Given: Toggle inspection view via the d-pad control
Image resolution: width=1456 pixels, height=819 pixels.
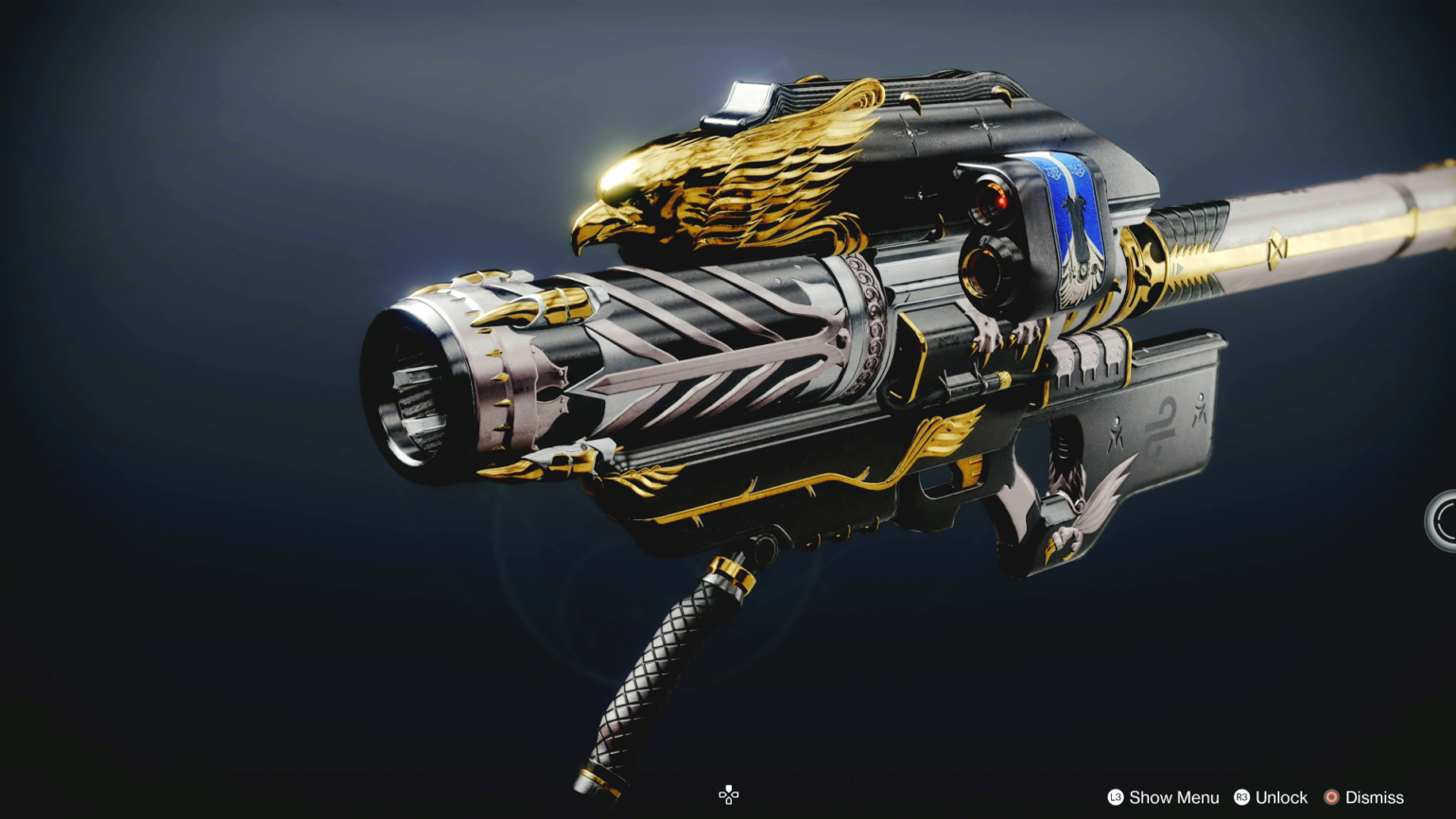Looking at the screenshot, I should point(728,795).
